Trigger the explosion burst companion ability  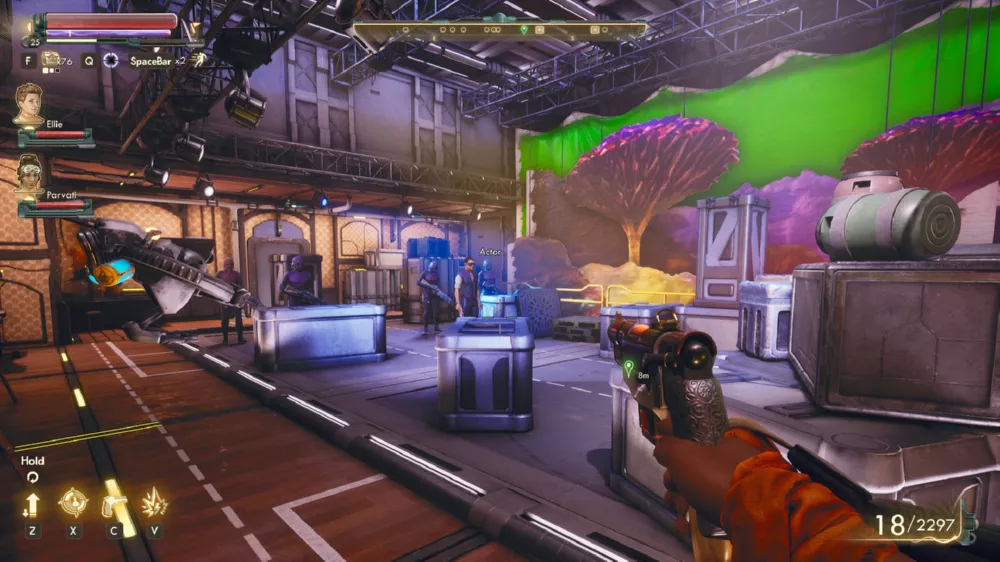pyautogui.click(x=154, y=503)
